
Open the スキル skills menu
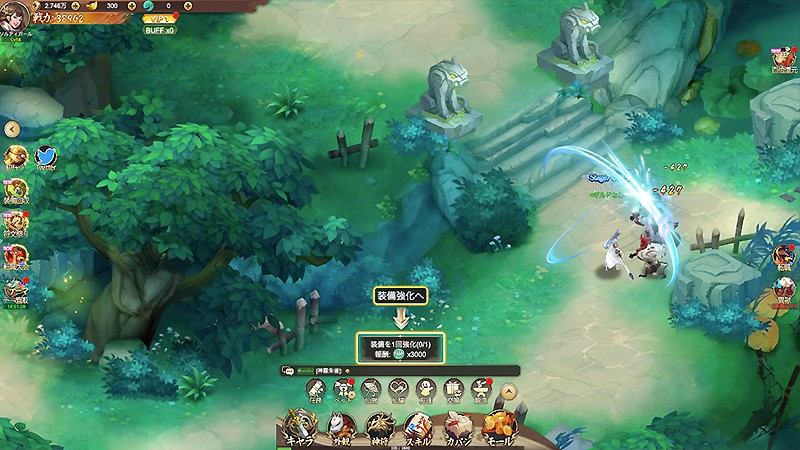point(418,427)
